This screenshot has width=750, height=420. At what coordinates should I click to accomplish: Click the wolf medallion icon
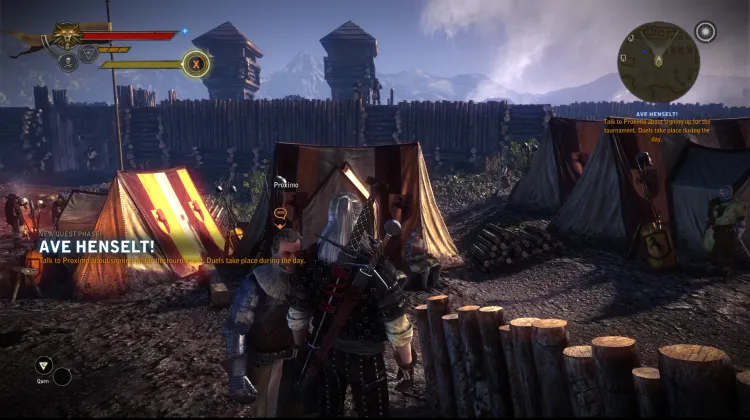point(68,35)
